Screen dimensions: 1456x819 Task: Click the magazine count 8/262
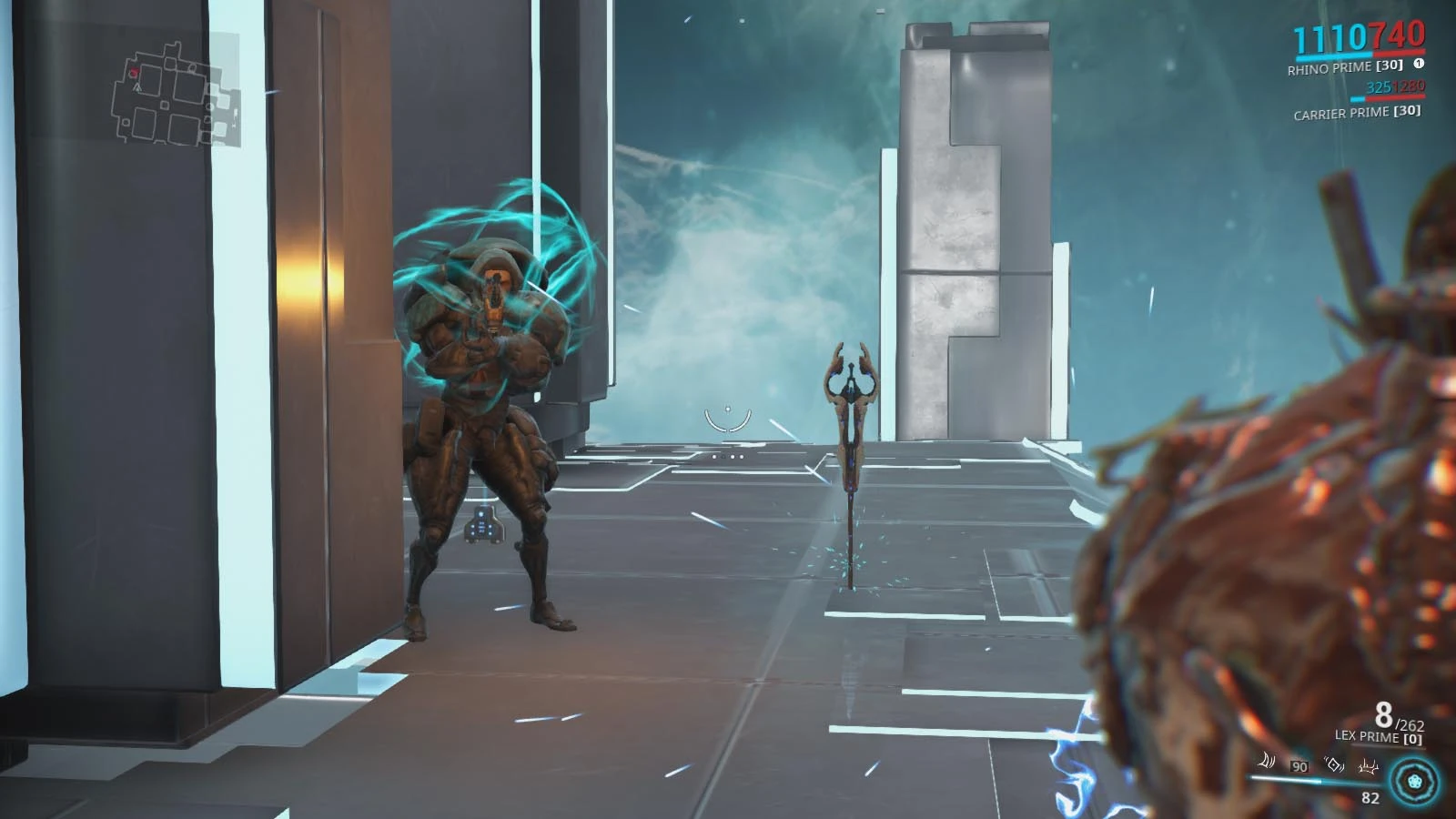tap(1390, 717)
